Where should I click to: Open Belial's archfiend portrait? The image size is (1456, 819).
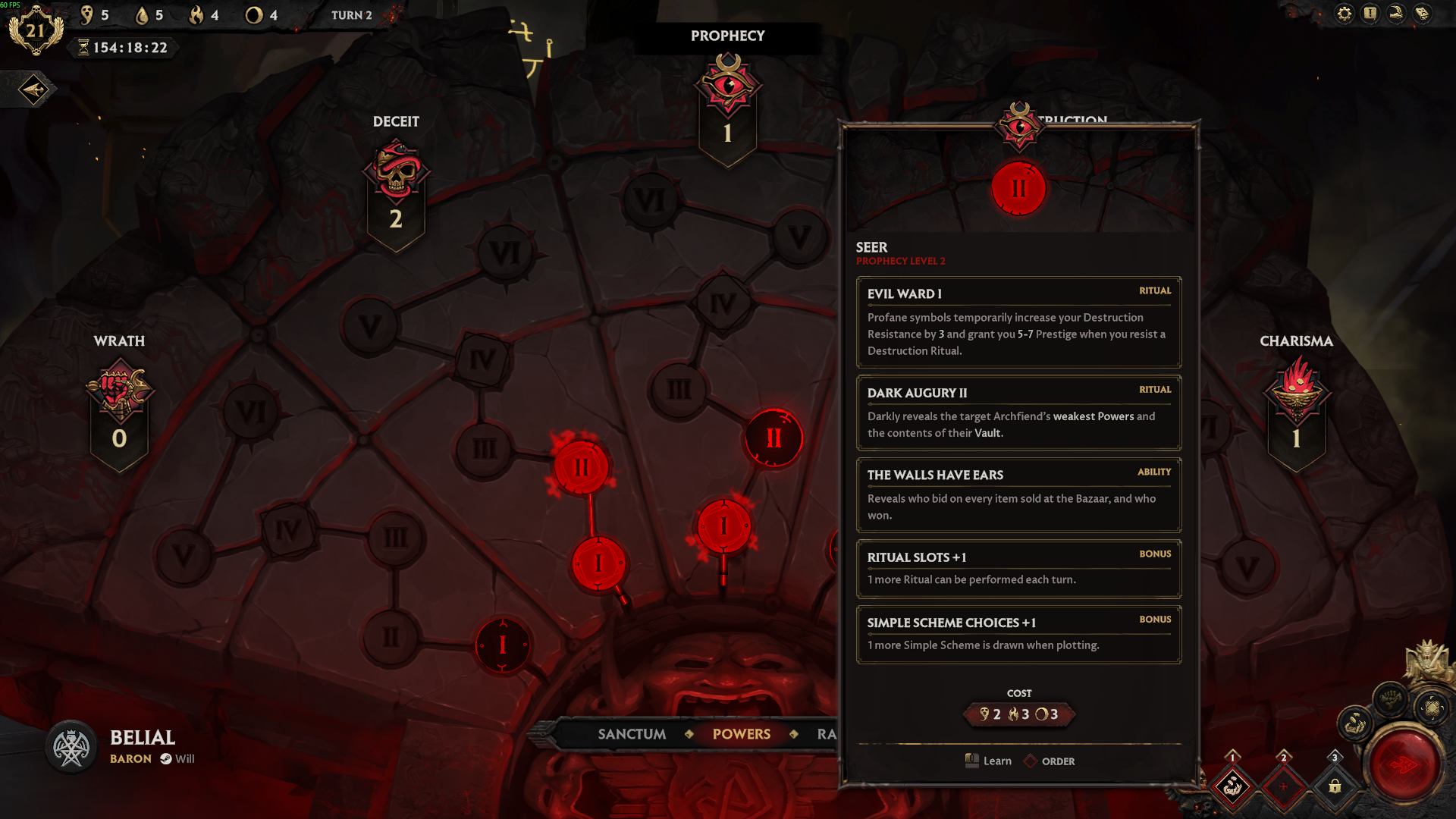pyautogui.click(x=71, y=747)
